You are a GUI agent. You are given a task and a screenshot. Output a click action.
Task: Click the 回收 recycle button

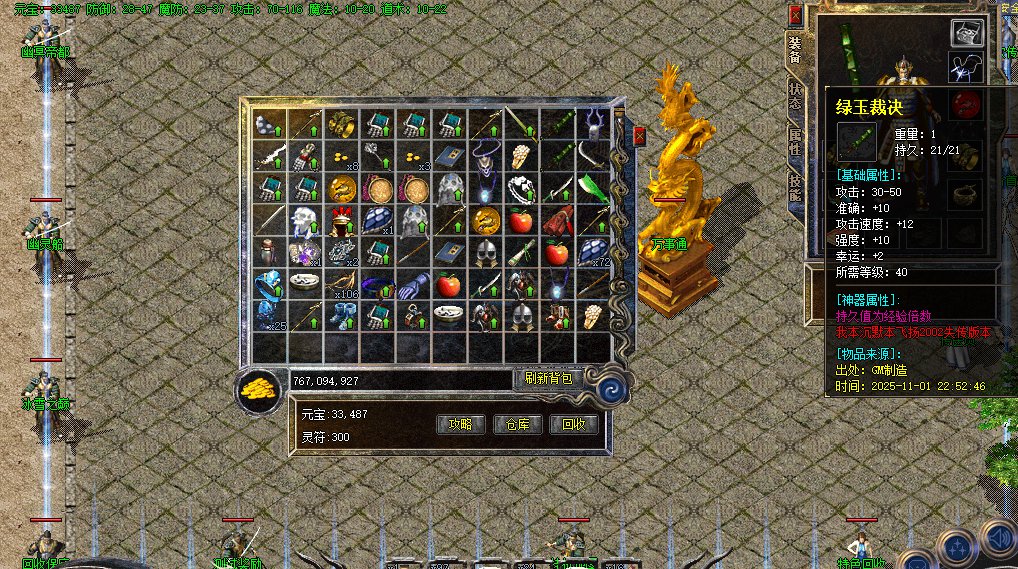(x=574, y=424)
